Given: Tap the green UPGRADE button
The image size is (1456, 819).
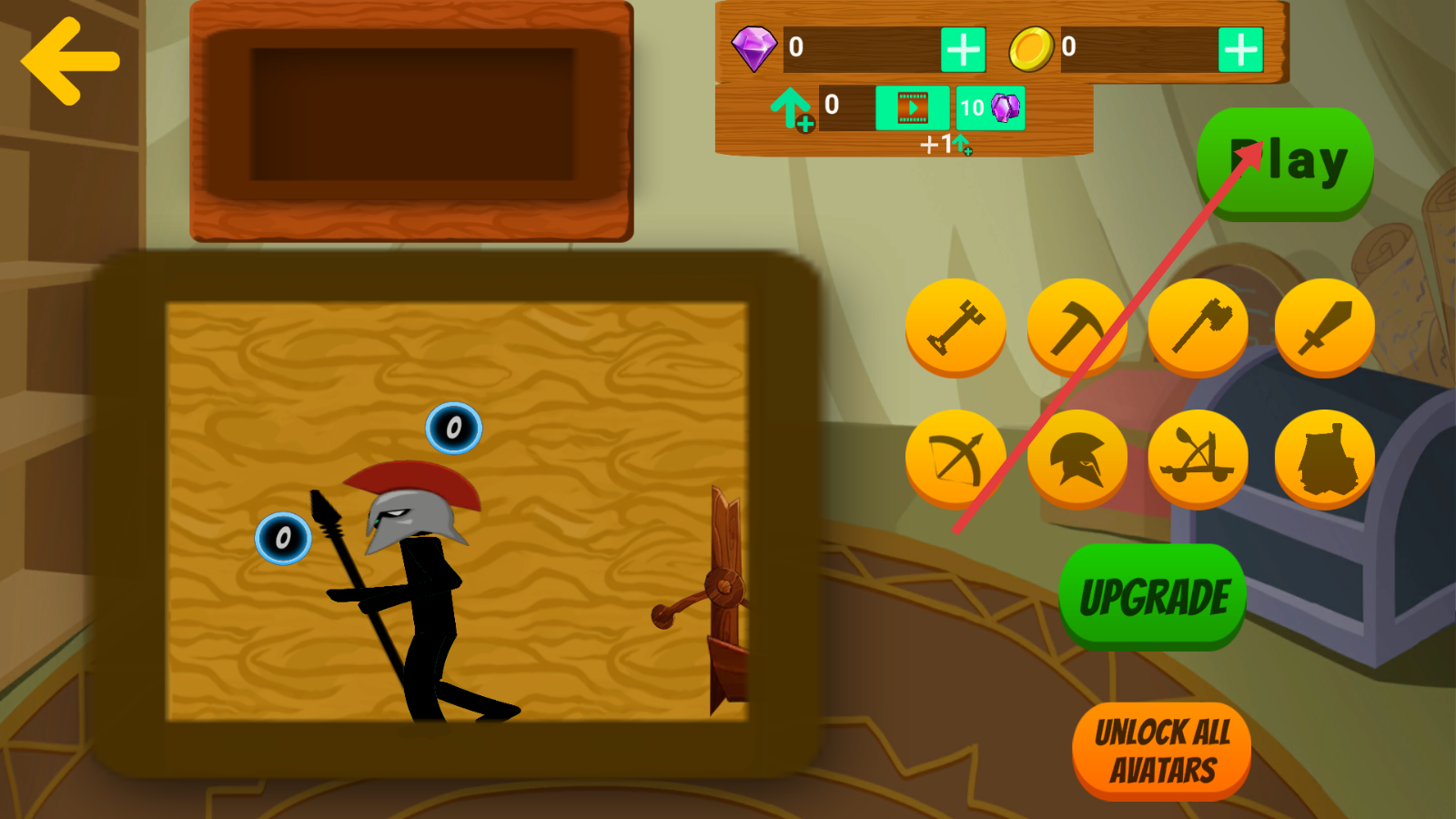Looking at the screenshot, I should [x=1153, y=597].
